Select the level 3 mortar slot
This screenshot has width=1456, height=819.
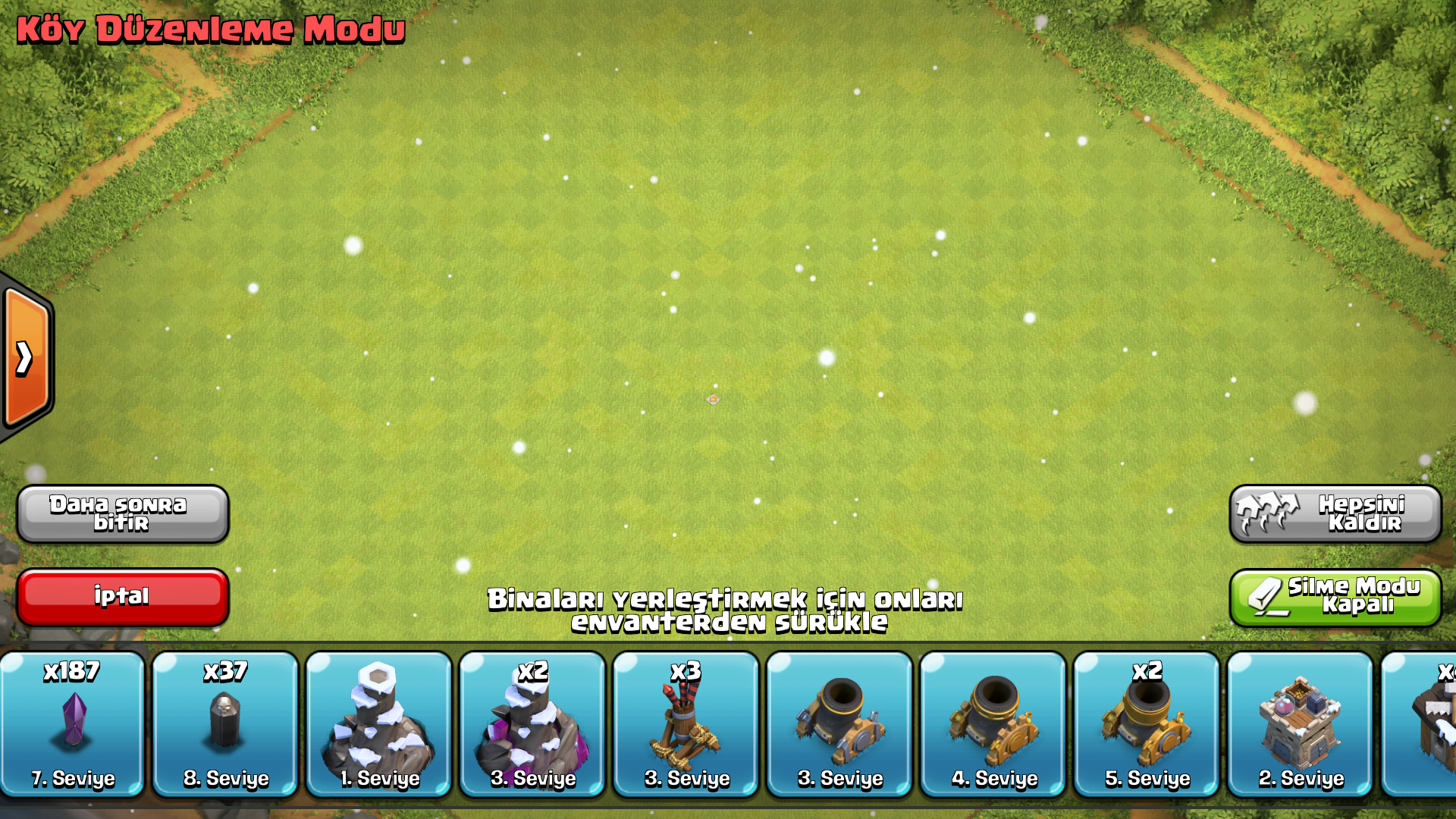(x=839, y=724)
